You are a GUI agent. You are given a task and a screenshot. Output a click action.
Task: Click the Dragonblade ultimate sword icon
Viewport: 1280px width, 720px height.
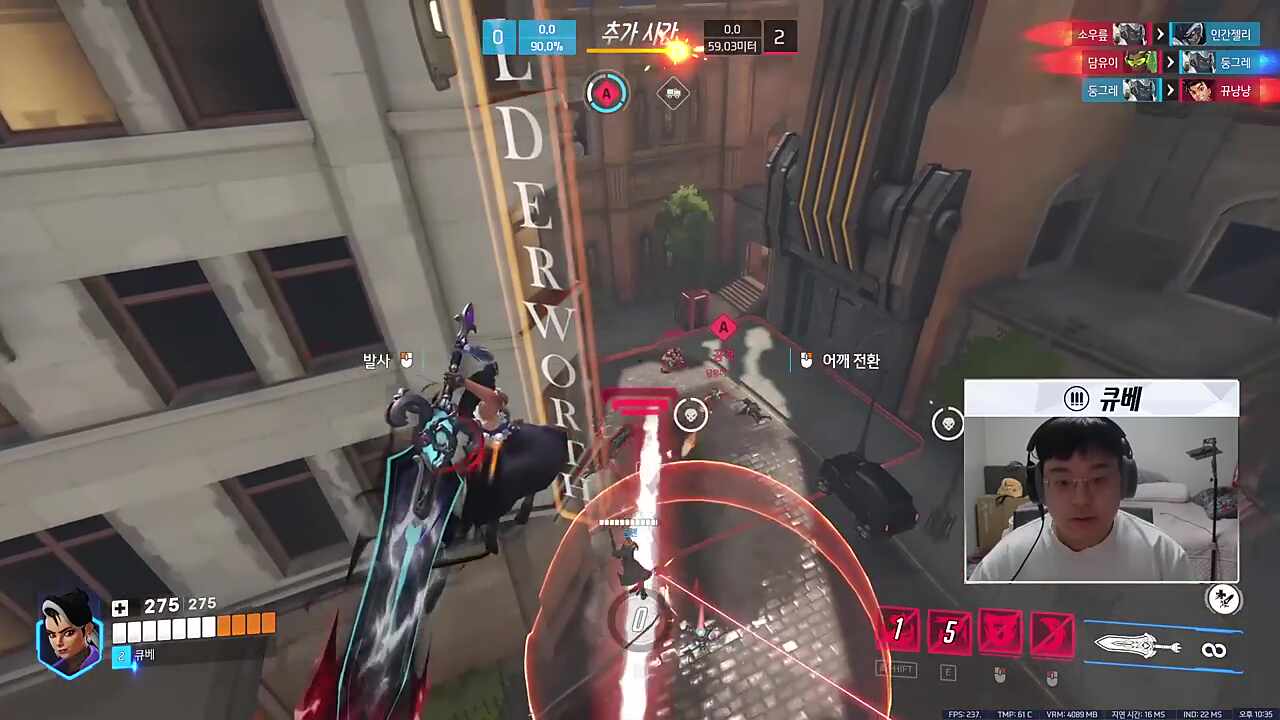pos(1136,648)
